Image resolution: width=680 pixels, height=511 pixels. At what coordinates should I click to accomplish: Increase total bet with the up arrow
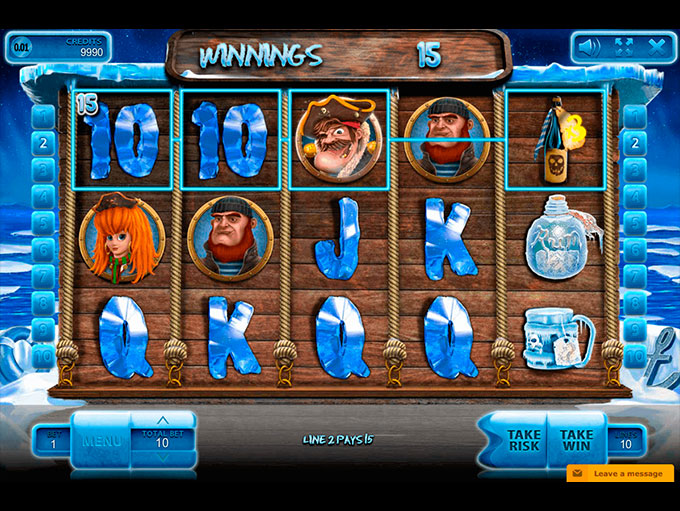coord(162,420)
